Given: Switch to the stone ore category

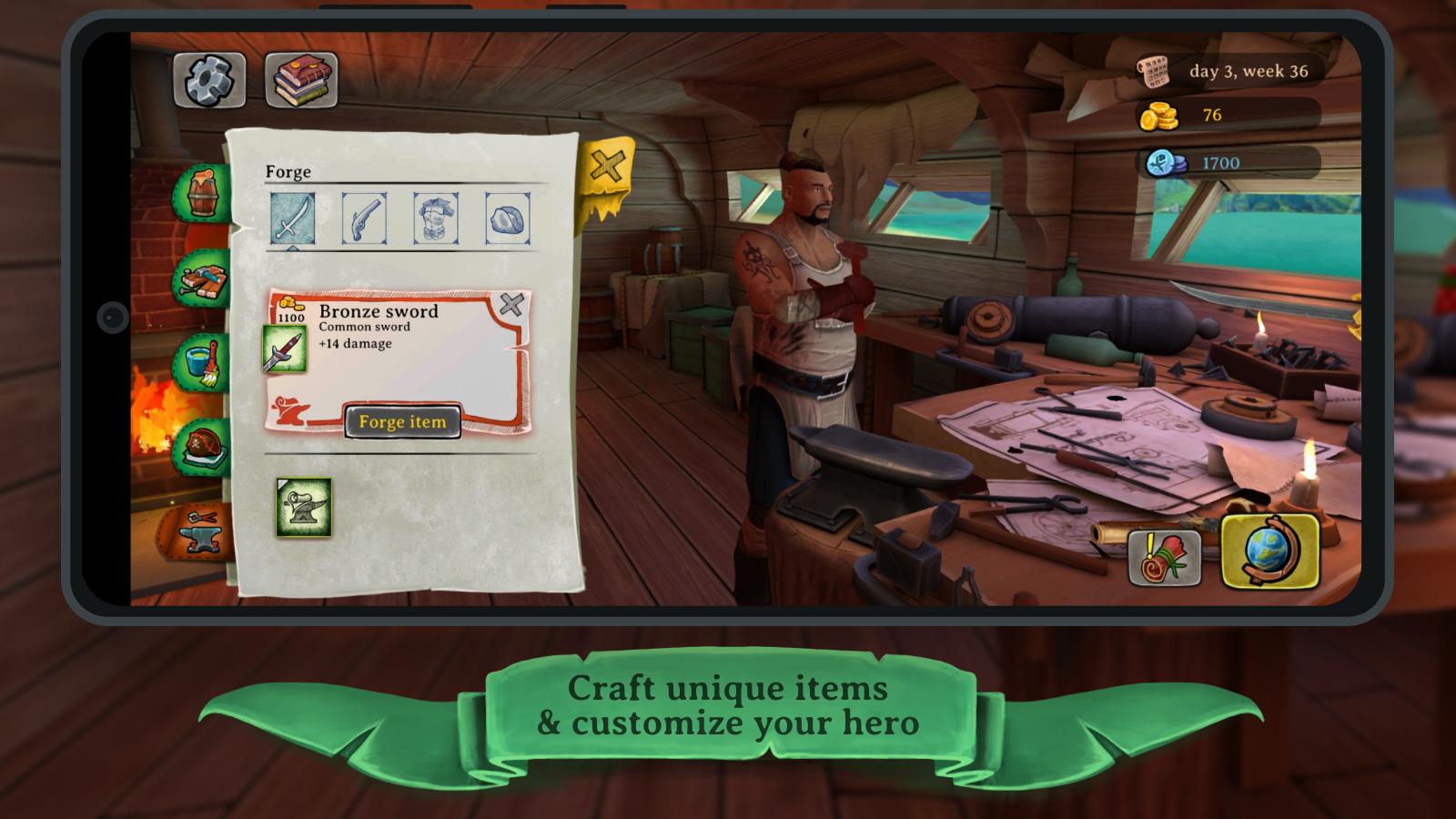Looking at the screenshot, I should (x=508, y=217).
